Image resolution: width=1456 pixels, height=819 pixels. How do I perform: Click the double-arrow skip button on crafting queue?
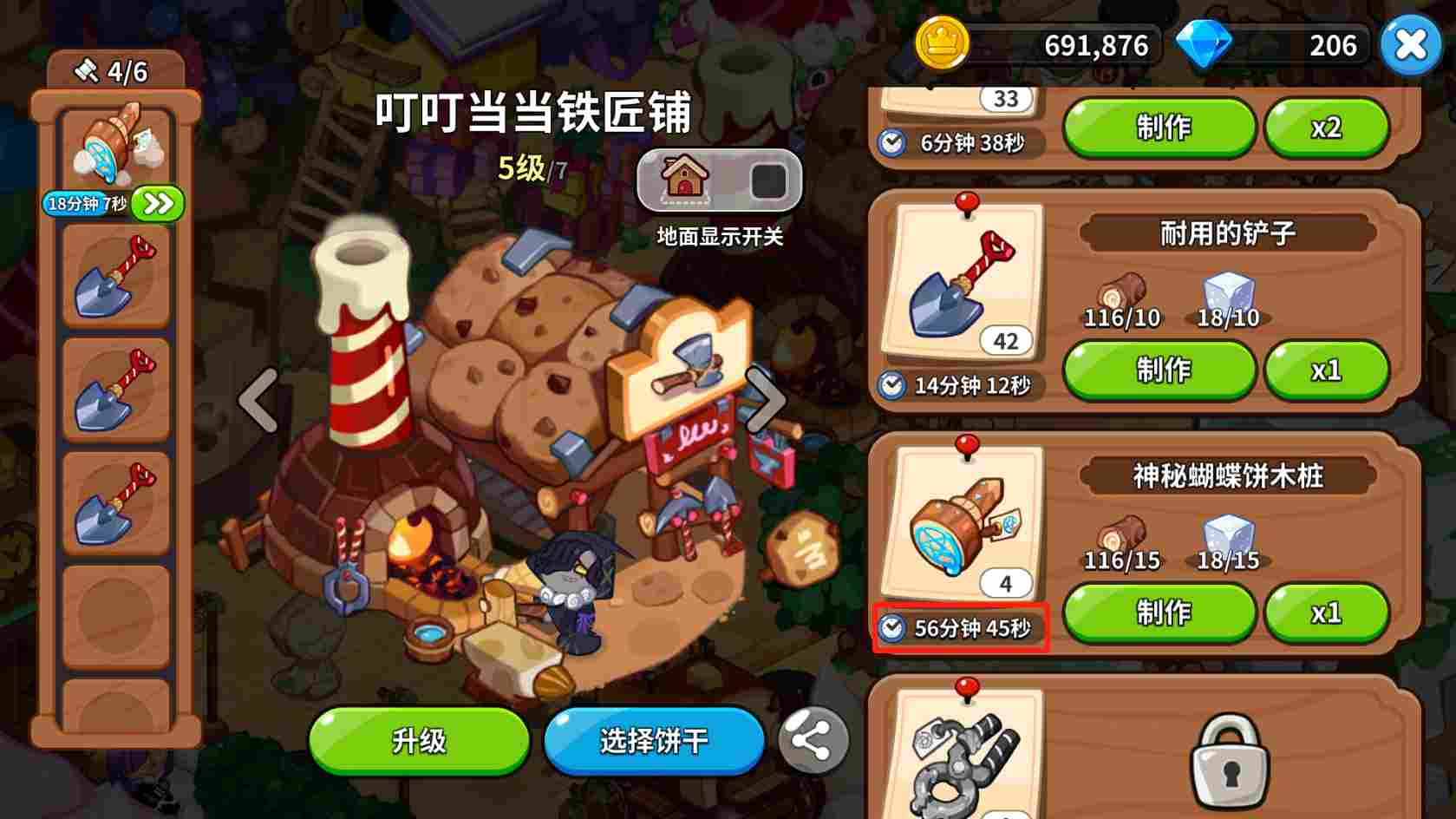click(x=157, y=201)
